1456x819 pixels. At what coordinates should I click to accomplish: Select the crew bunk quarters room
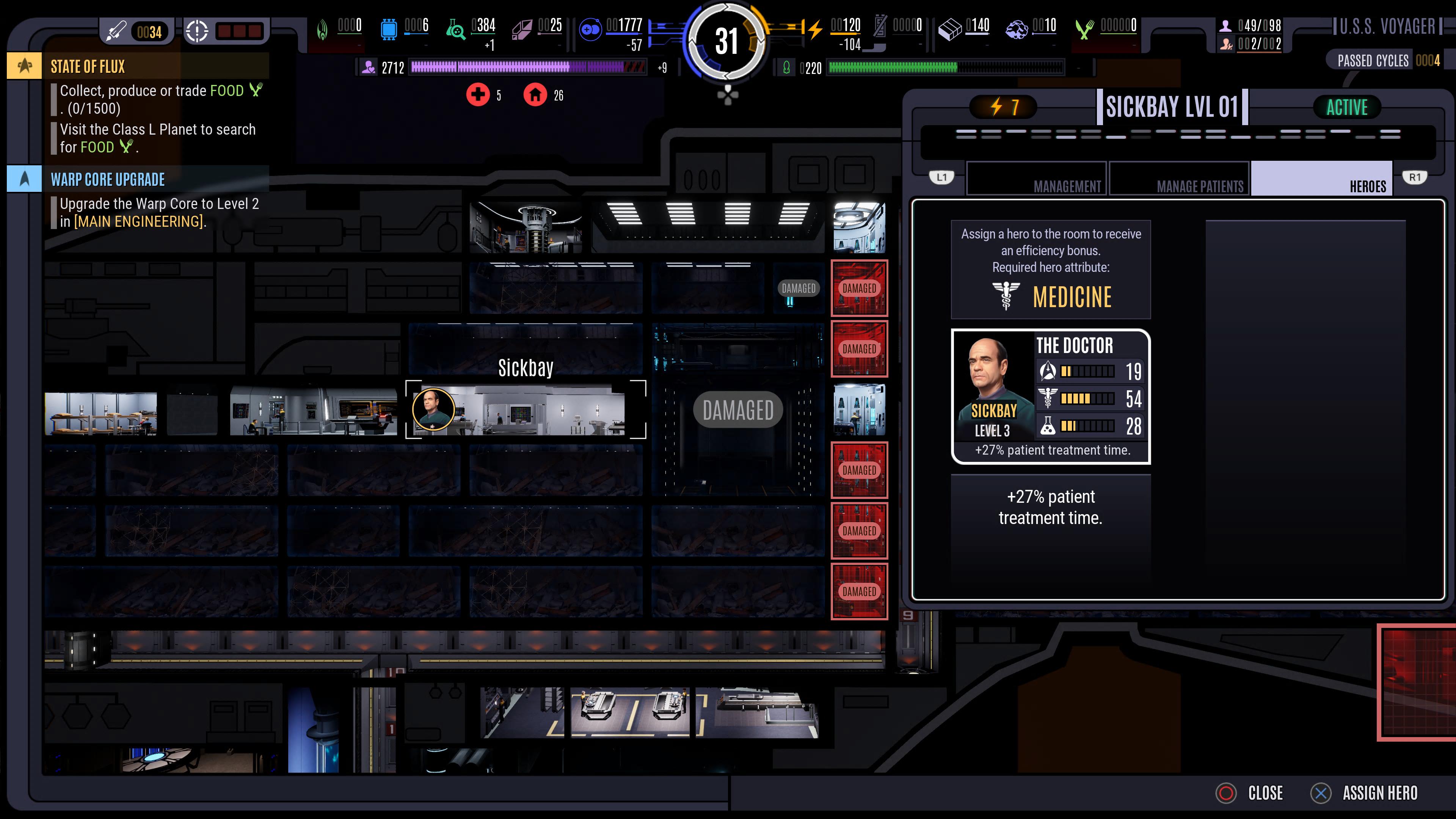coord(100,413)
